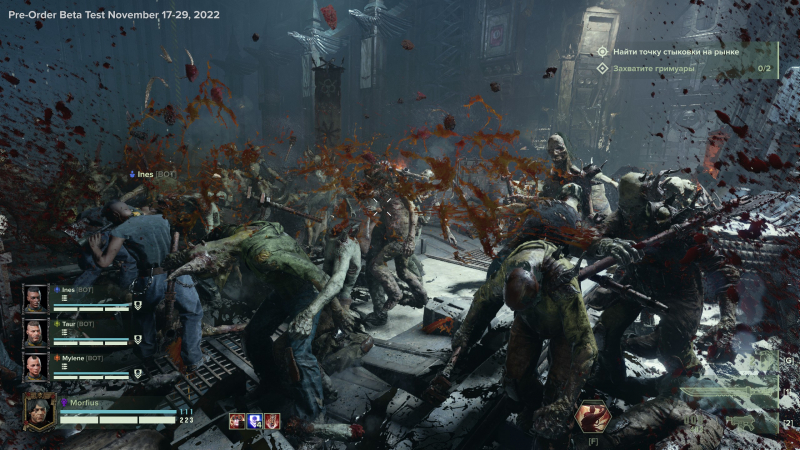This screenshot has height=450, width=800.
Task: Click the portrait of bot Mylene
Action: coord(35,366)
